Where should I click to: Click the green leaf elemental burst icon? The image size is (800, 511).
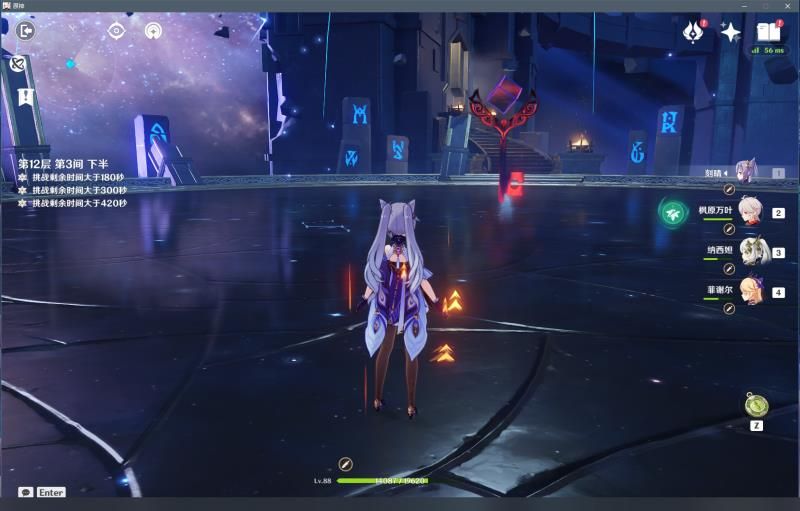(673, 212)
